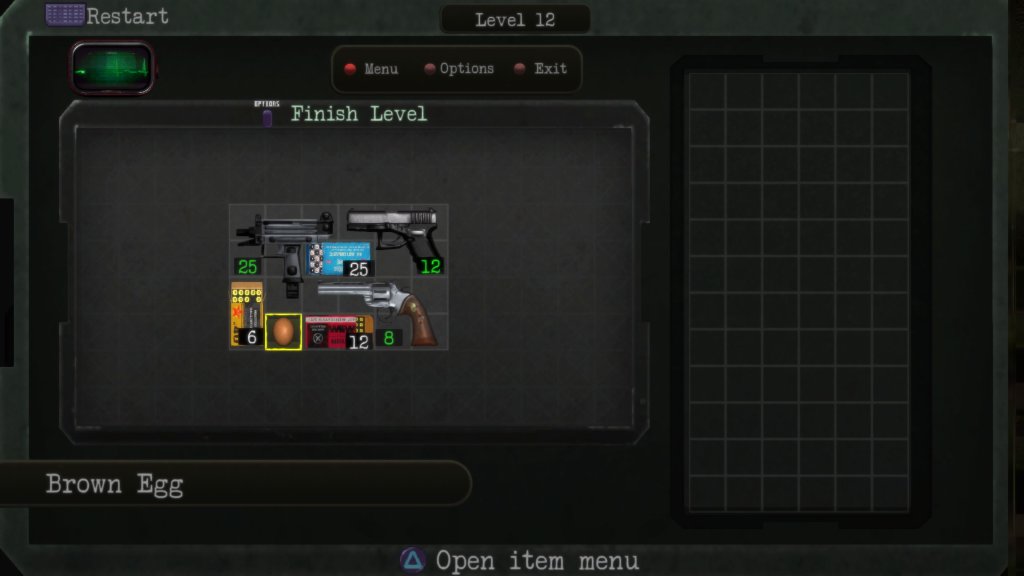Select Finish Level
Screen dimensions: 1024x576
coord(358,114)
